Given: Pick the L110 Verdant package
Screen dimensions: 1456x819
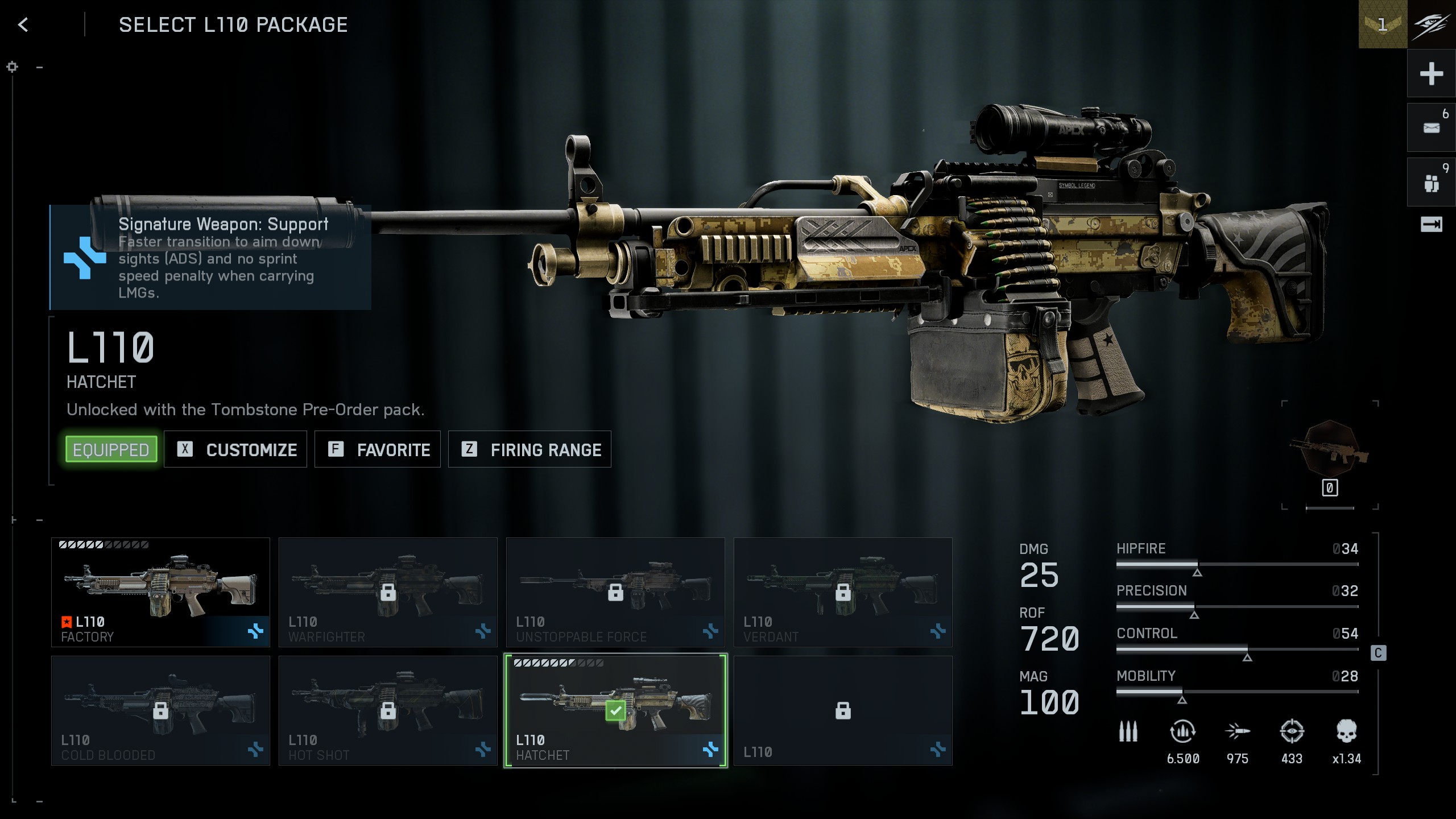Looking at the screenshot, I should (843, 592).
